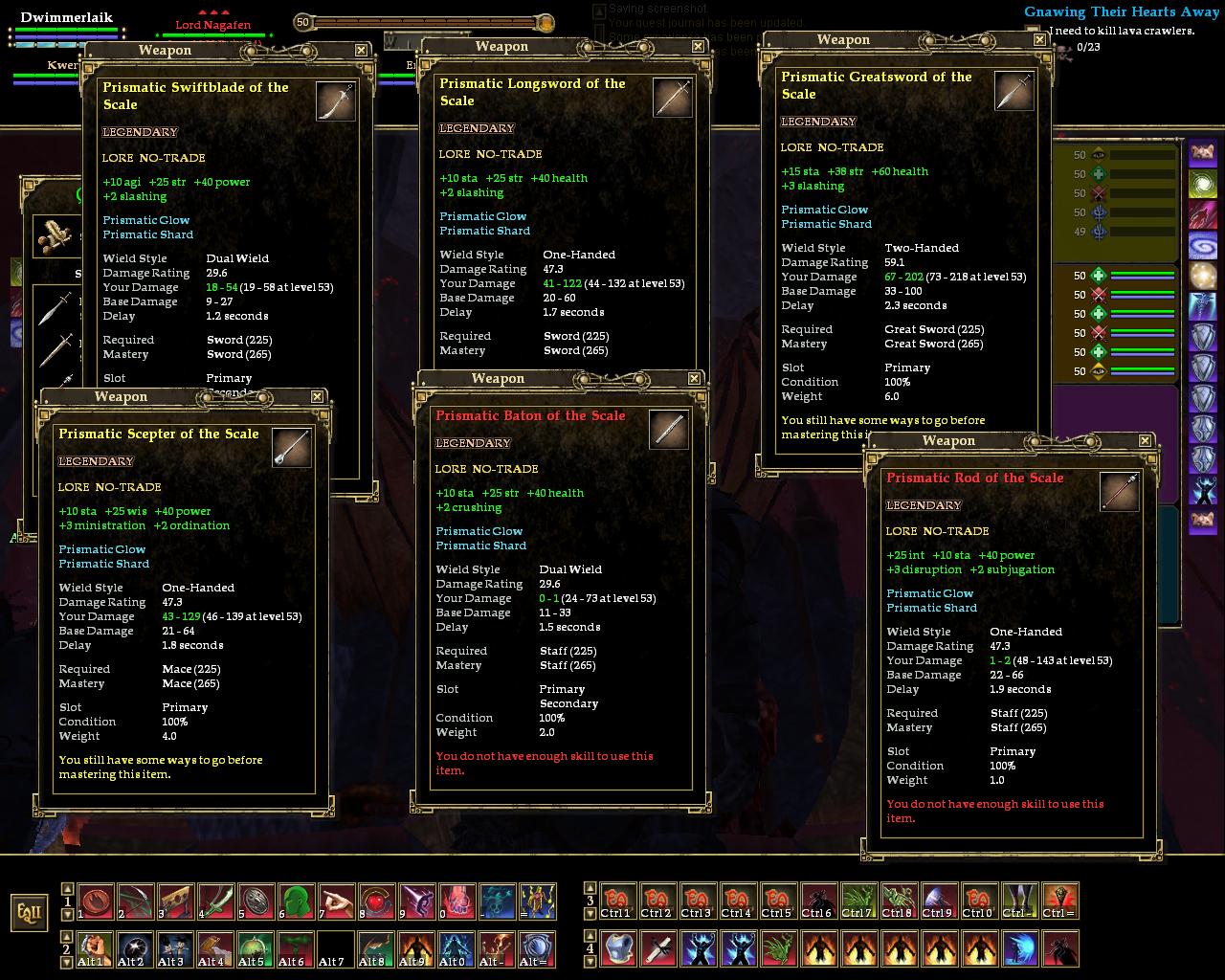Screen dimensions: 1225x980
Task: Select the yellow-green swirl buff icon
Action: coord(1203,183)
